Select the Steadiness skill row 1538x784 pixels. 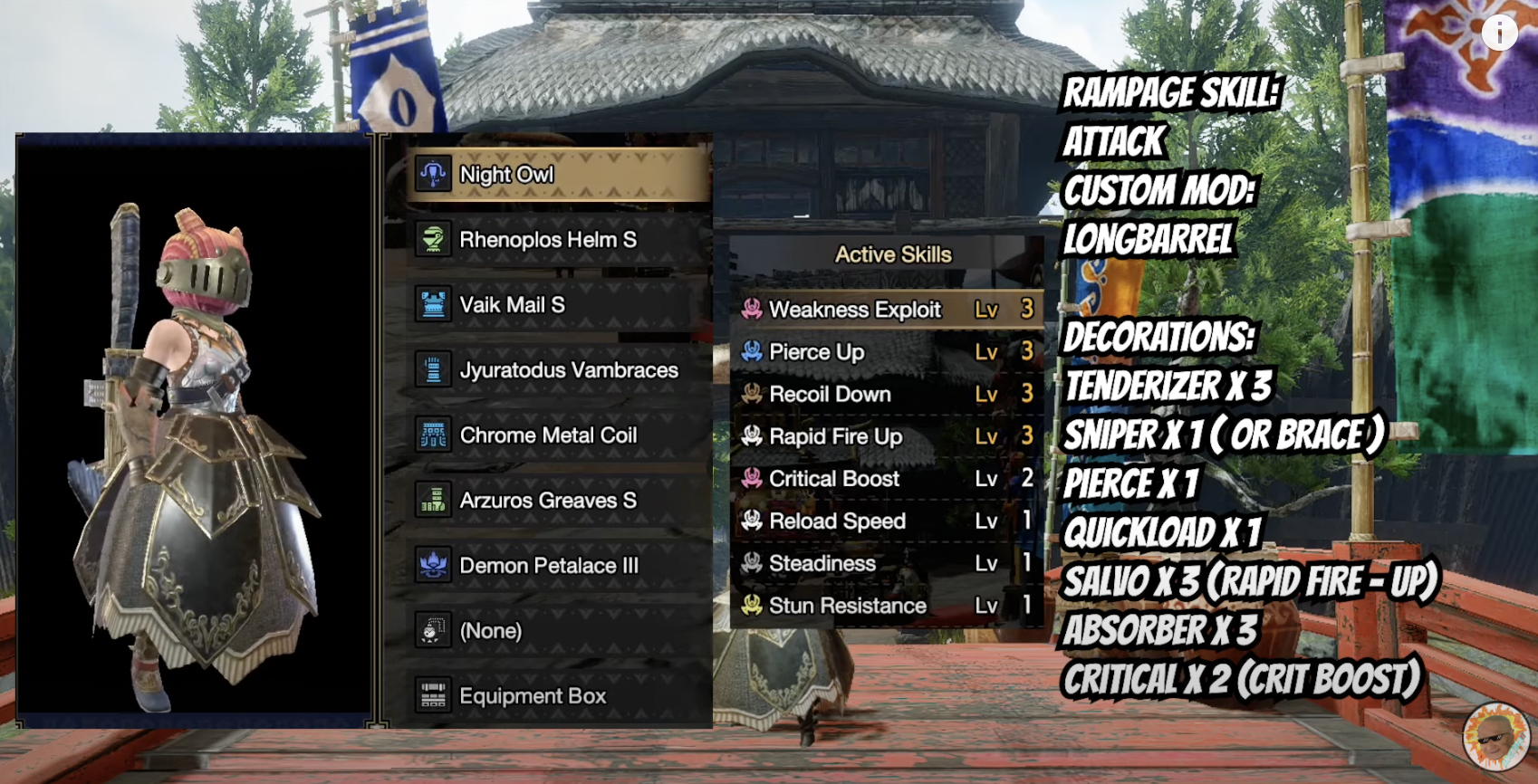tap(888, 563)
